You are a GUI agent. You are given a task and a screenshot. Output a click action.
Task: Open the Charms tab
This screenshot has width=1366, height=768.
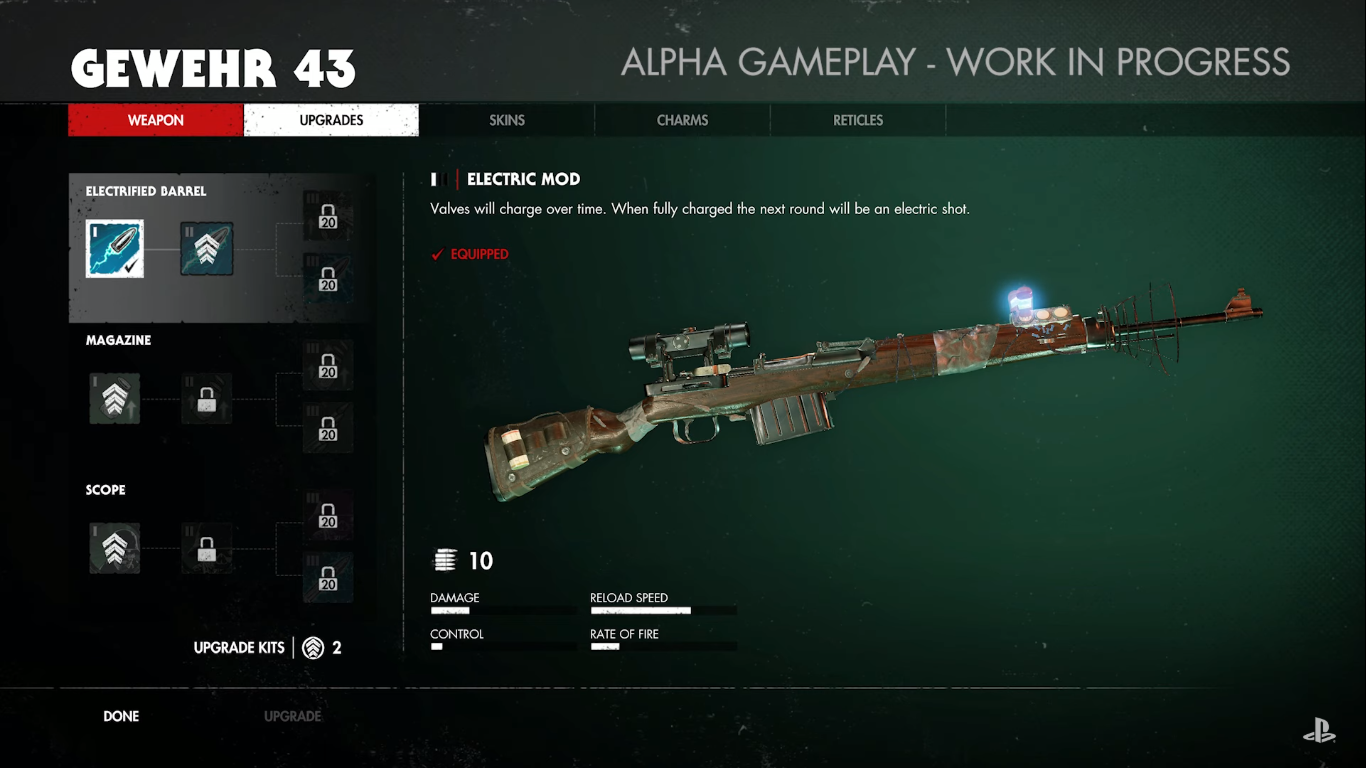[x=682, y=120]
